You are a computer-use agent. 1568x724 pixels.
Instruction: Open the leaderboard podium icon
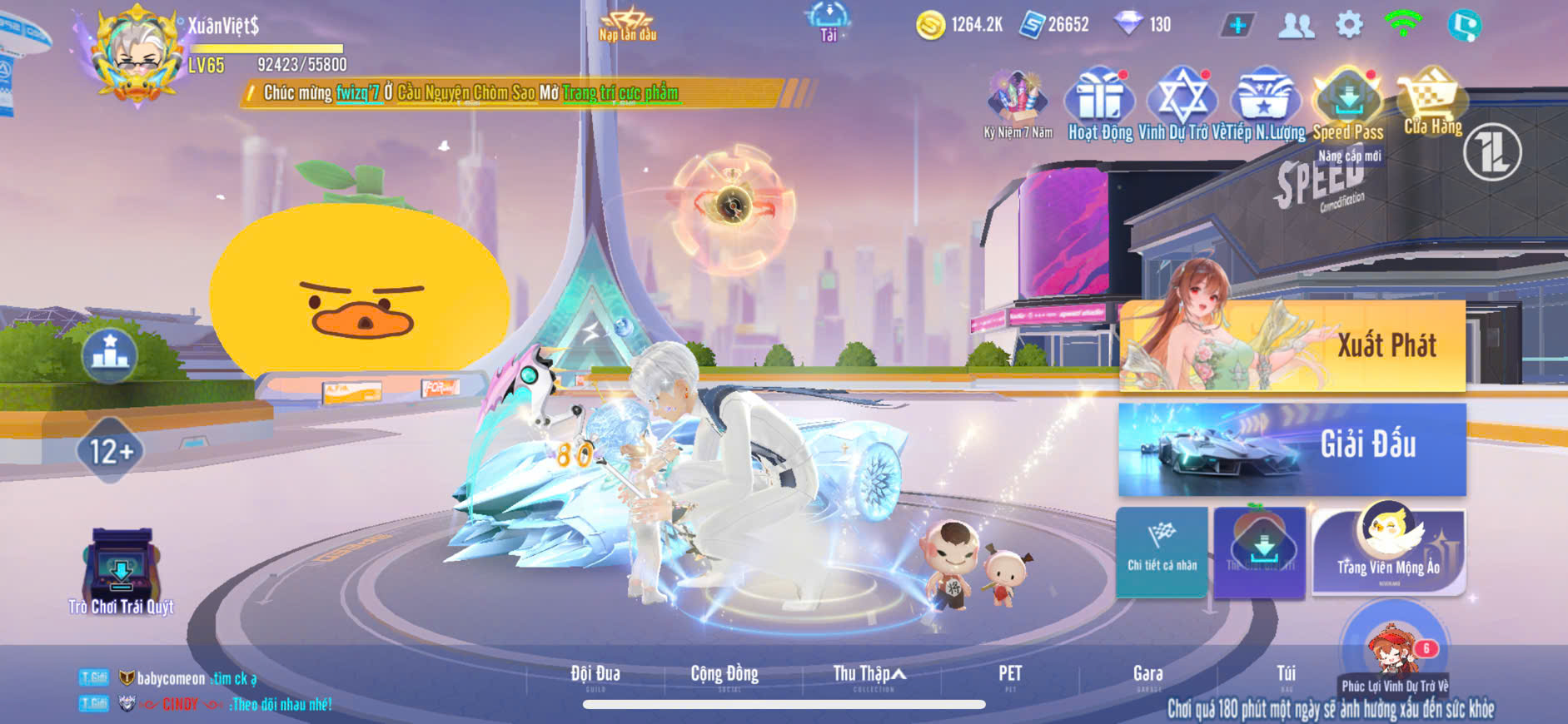tap(110, 354)
